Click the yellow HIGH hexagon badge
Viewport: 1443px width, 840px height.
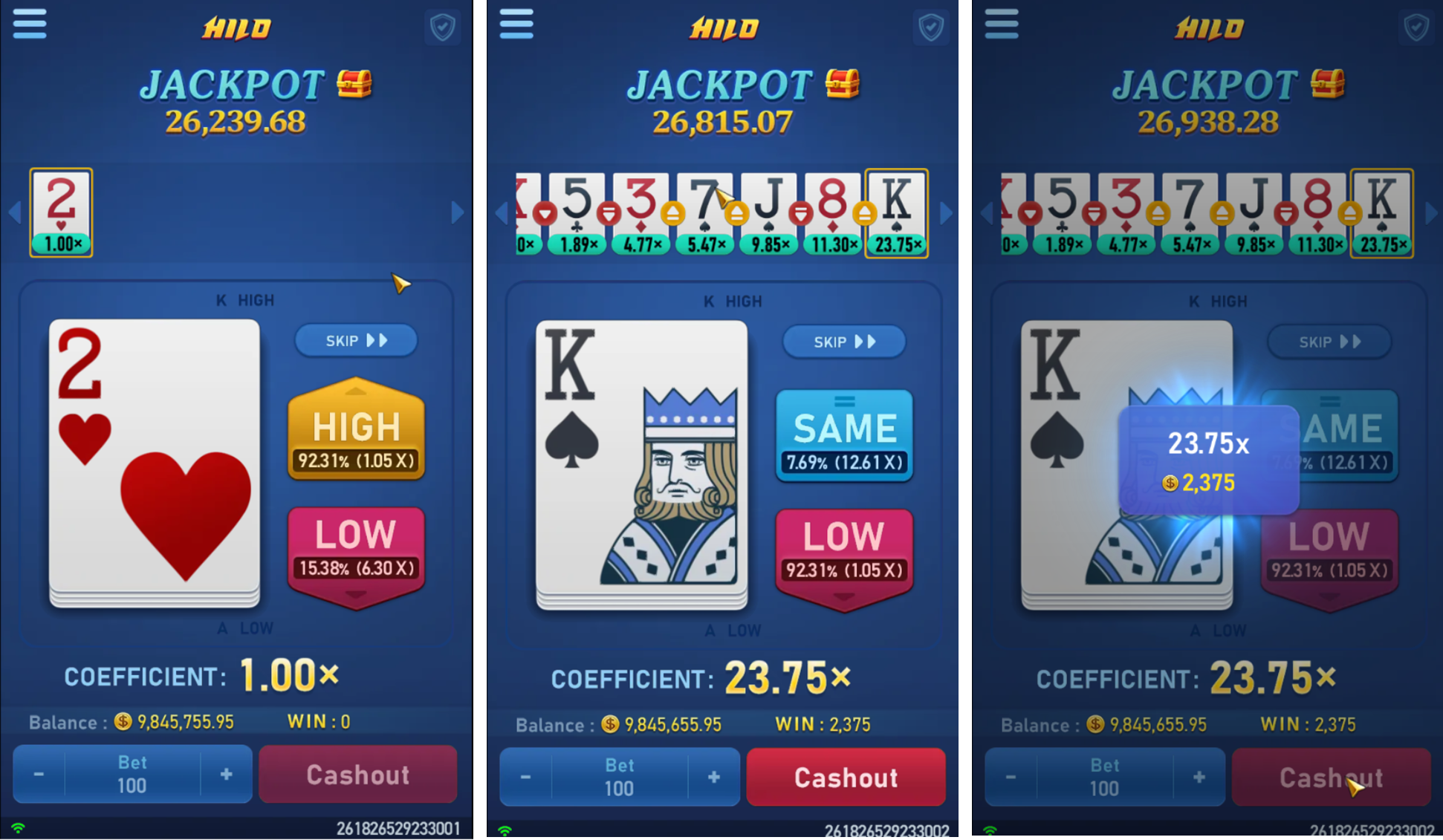tap(356, 427)
